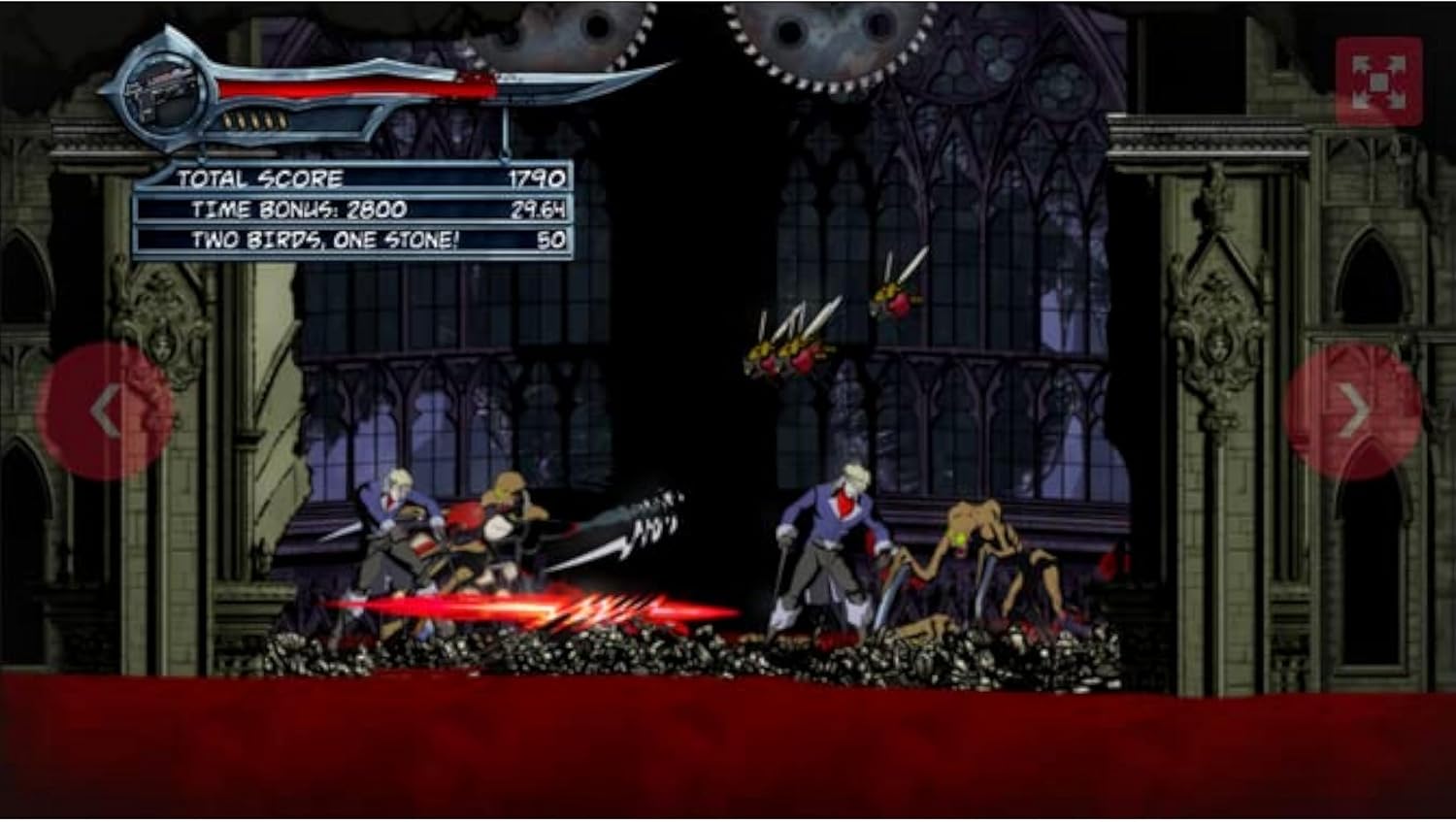Select the Two Birds, One Stone! label
Viewport: 1456px width, 822px height.
328,238
